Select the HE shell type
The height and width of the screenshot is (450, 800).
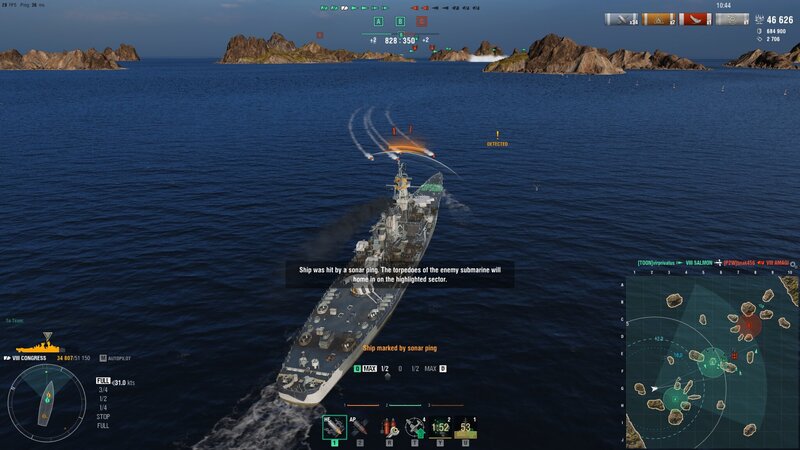point(334,428)
